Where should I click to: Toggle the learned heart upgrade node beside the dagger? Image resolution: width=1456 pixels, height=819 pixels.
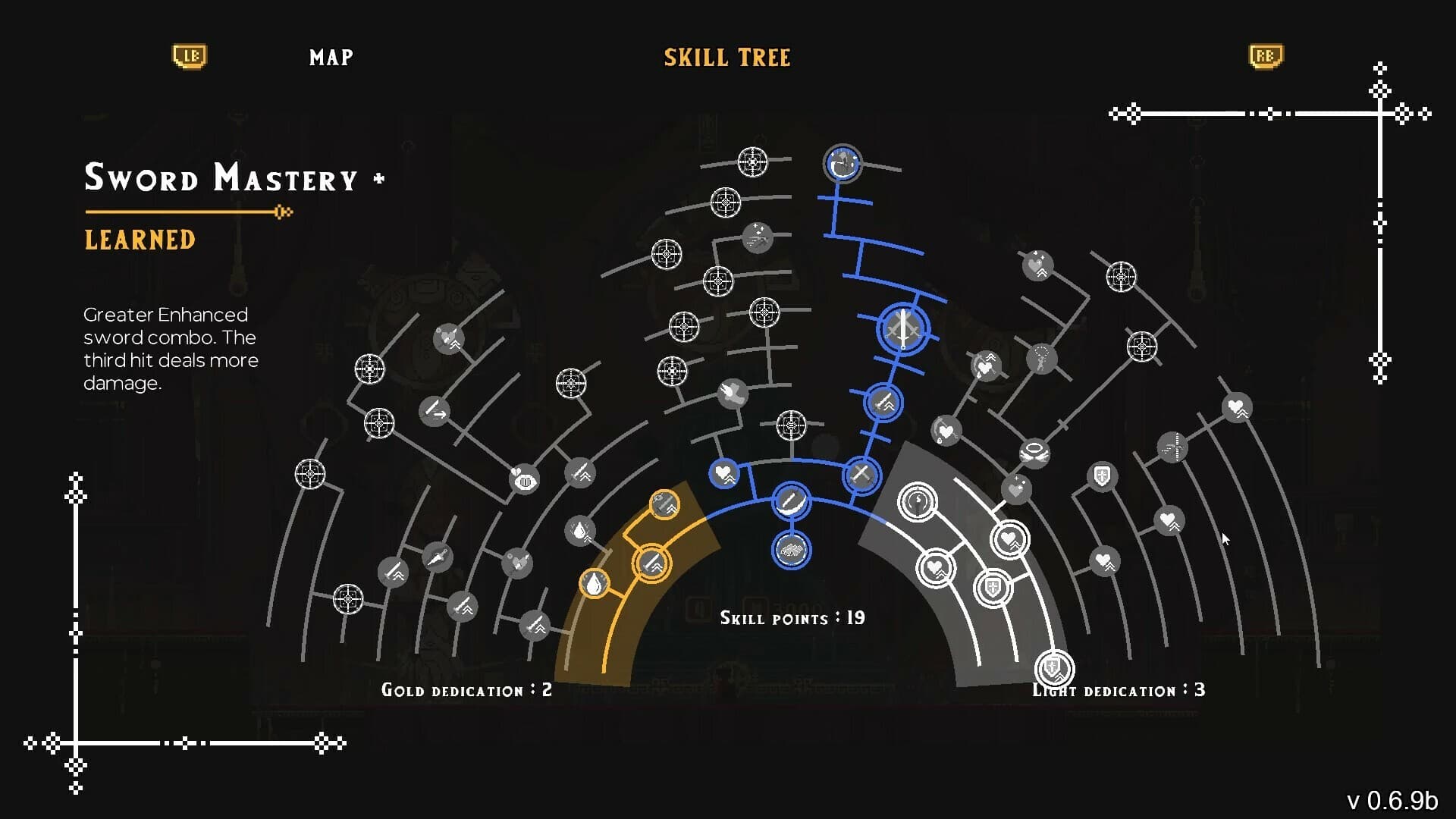[725, 475]
